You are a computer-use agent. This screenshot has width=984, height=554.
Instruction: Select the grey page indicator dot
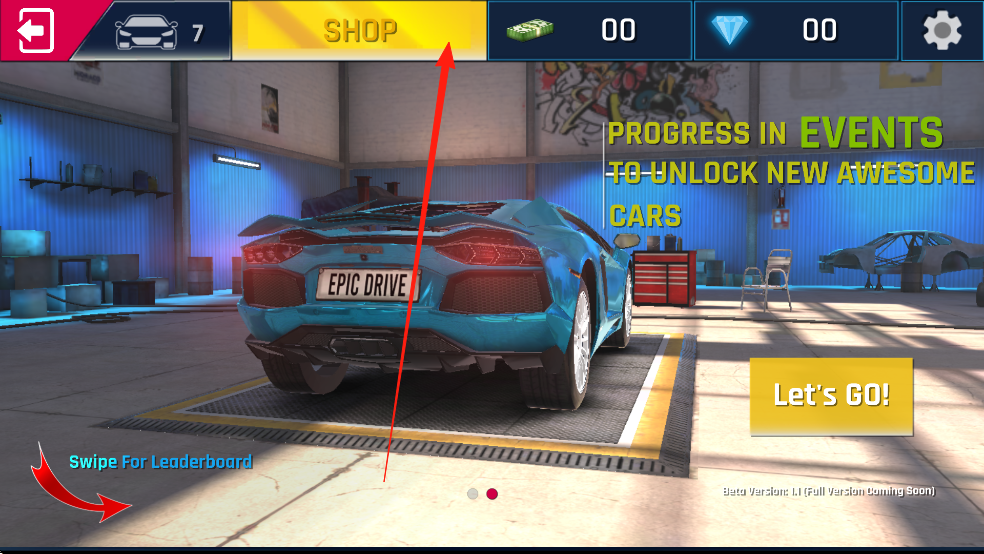pyautogui.click(x=473, y=493)
